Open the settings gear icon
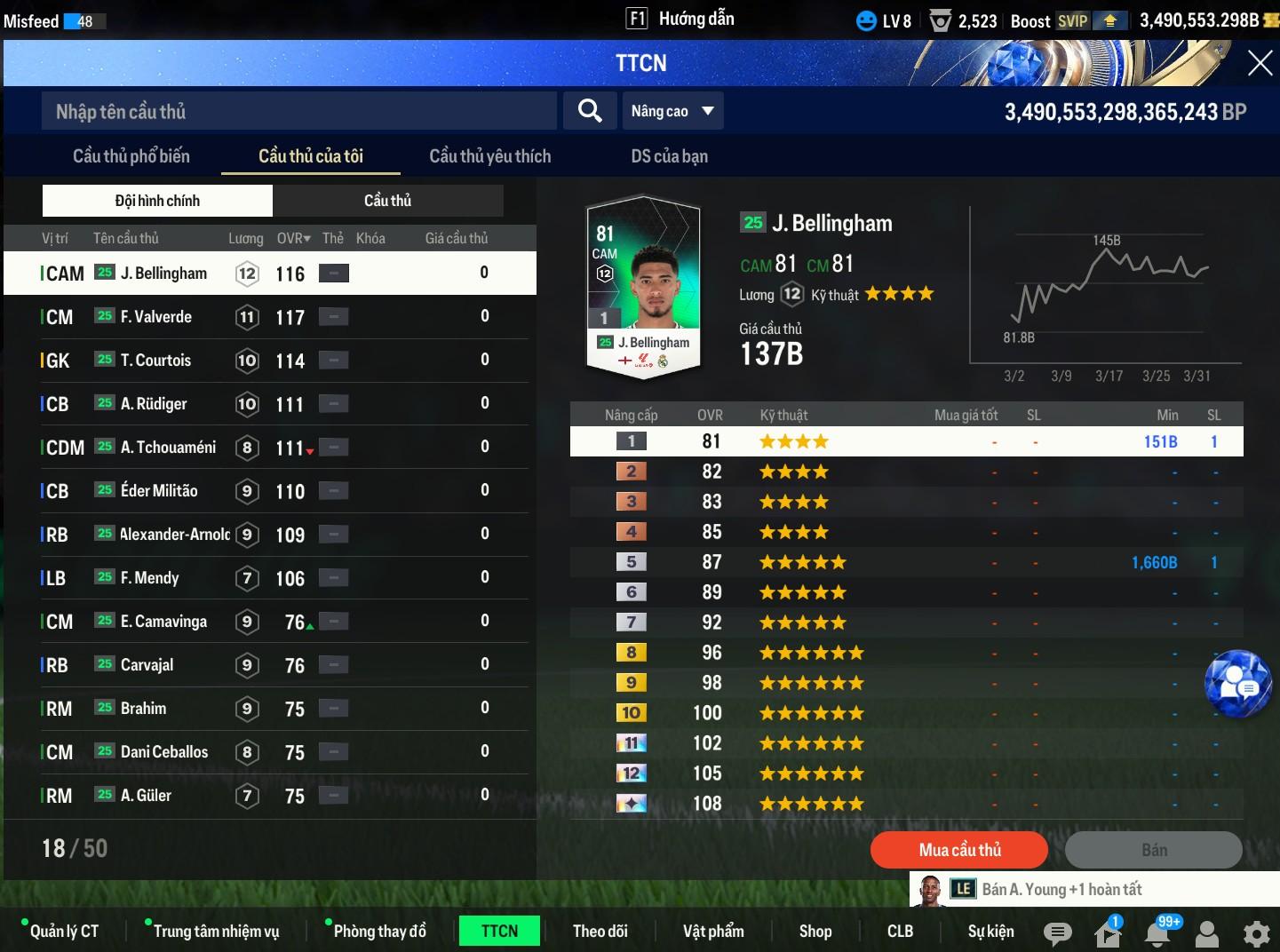 [x=1256, y=933]
